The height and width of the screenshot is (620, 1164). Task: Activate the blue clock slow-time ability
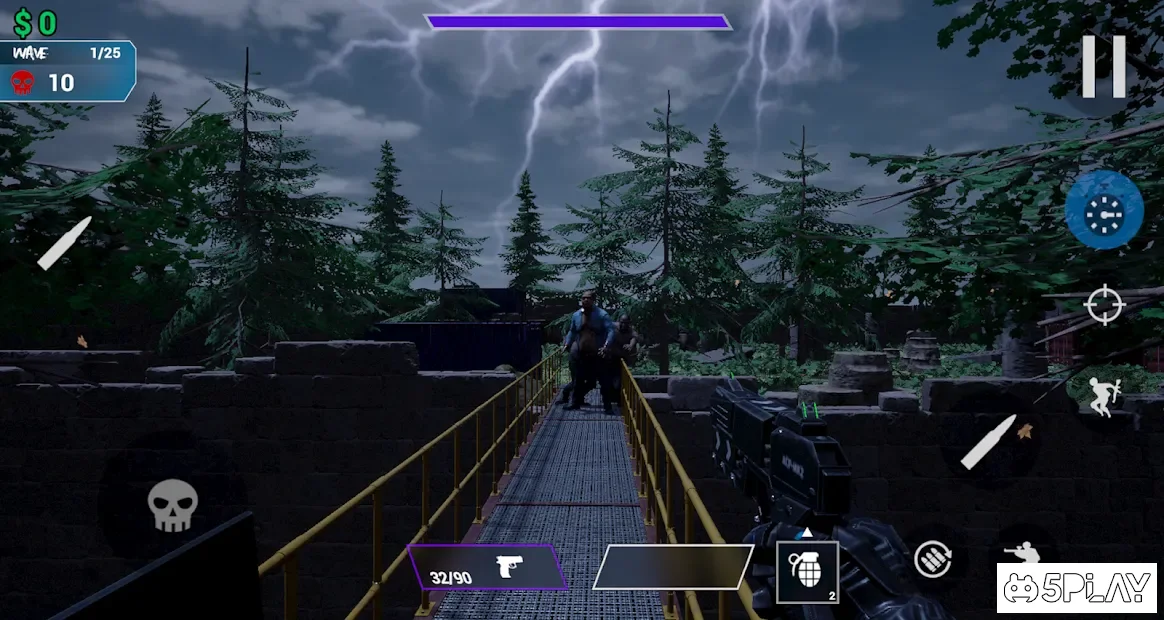[1104, 211]
